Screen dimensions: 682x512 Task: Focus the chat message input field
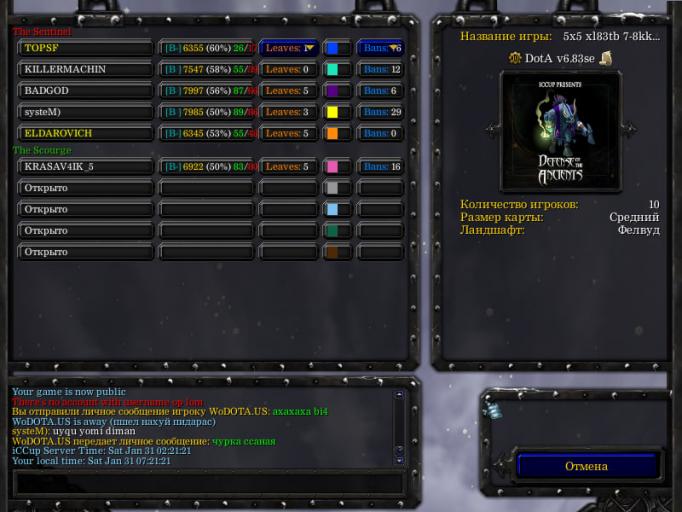pyautogui.click(x=208, y=483)
